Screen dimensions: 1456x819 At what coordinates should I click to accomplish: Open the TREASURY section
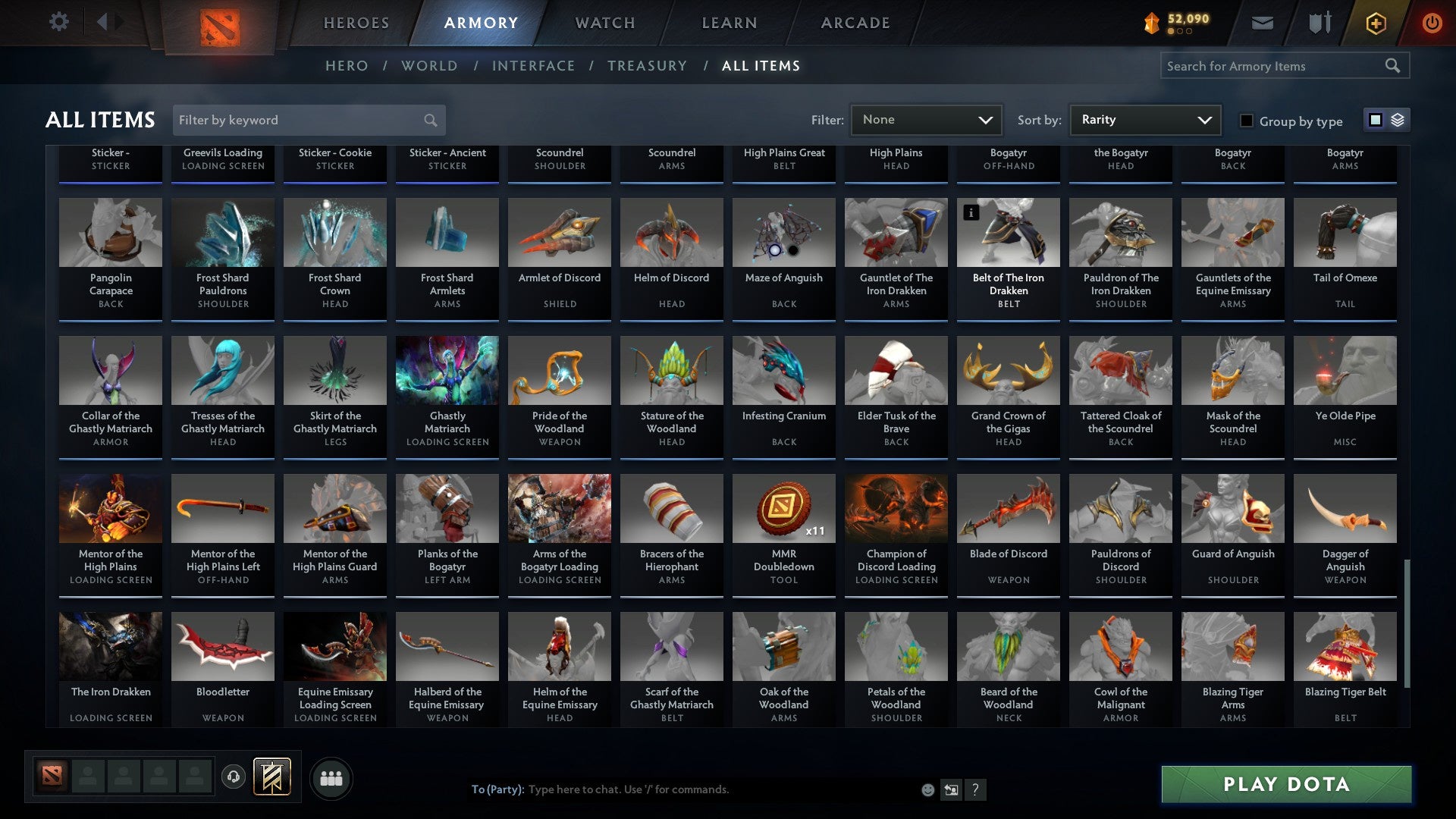(648, 66)
